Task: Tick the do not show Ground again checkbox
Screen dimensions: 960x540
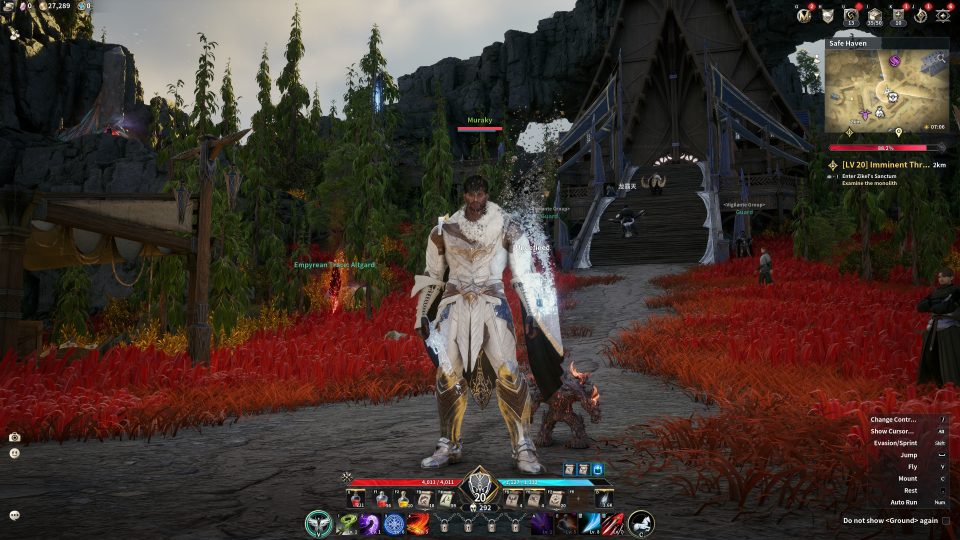Action: tap(946, 520)
